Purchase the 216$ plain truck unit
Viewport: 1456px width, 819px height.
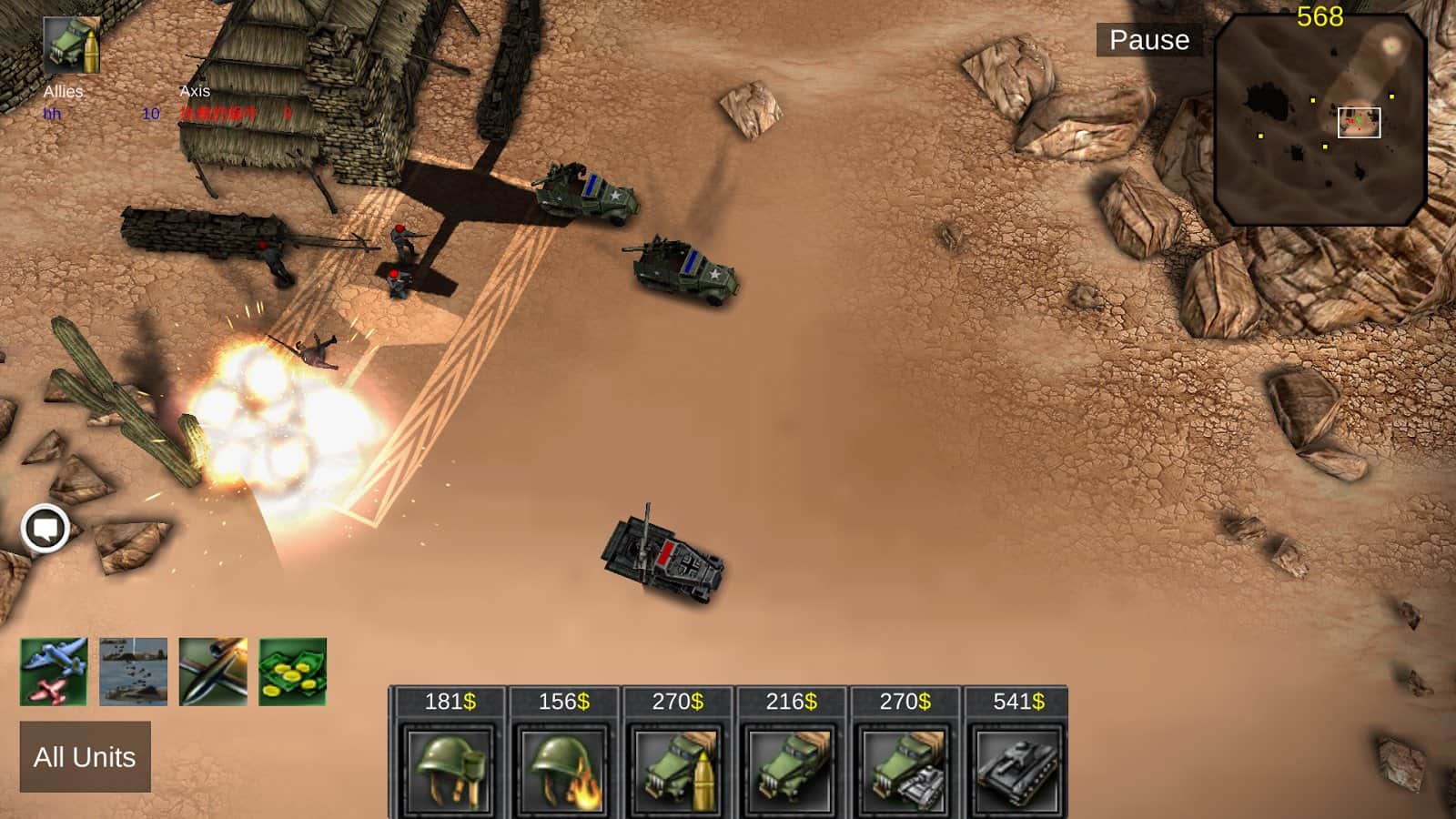tap(791, 769)
